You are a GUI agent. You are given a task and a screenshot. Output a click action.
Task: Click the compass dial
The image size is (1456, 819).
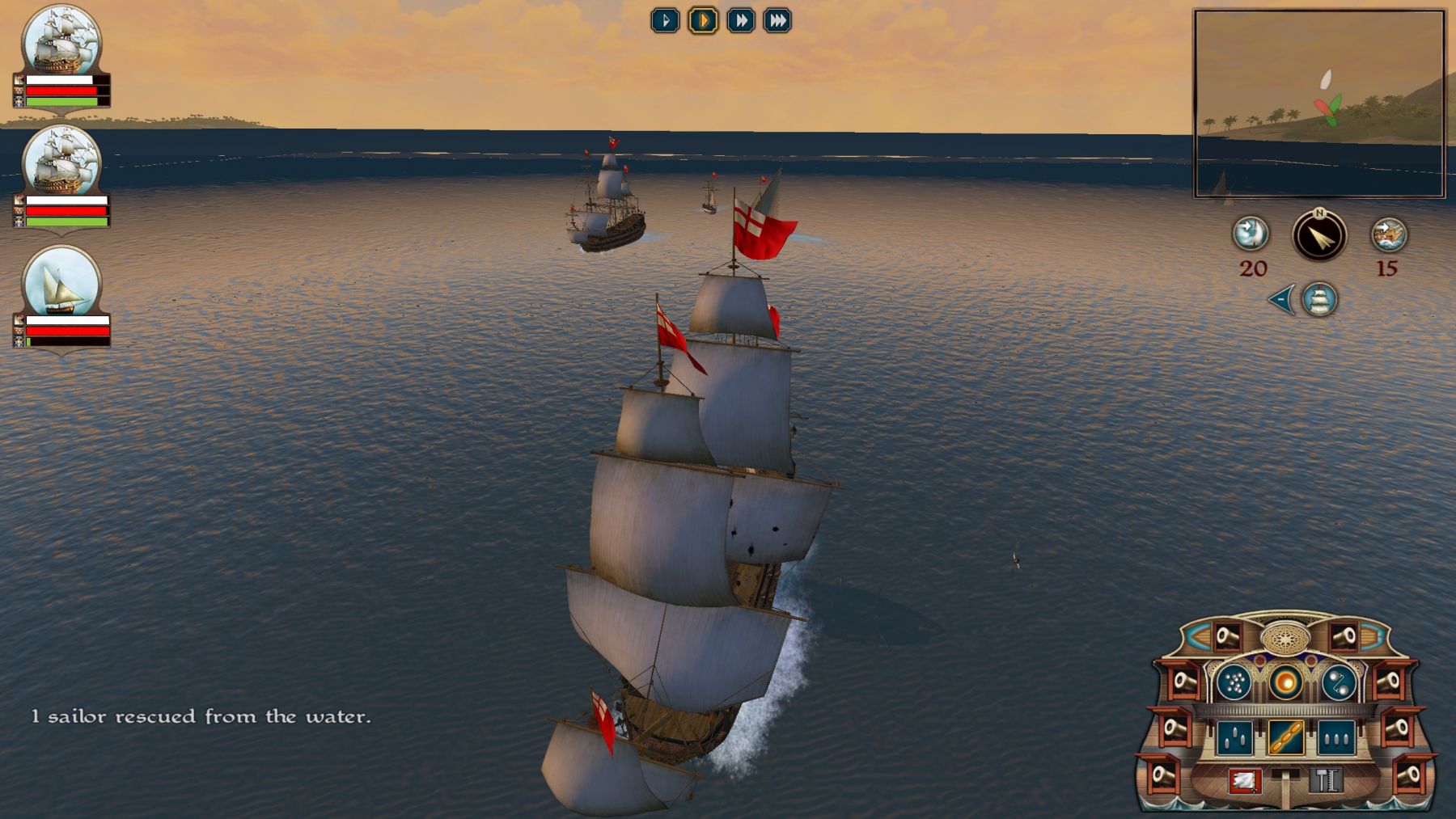1319,236
